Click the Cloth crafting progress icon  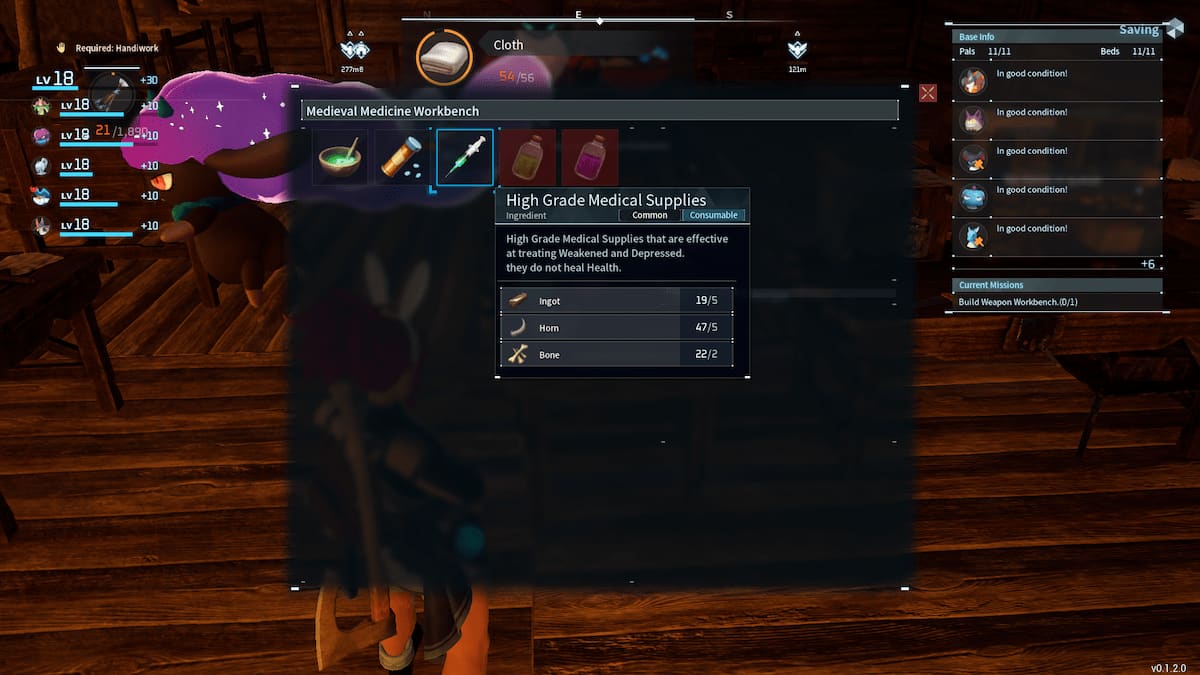pos(443,58)
